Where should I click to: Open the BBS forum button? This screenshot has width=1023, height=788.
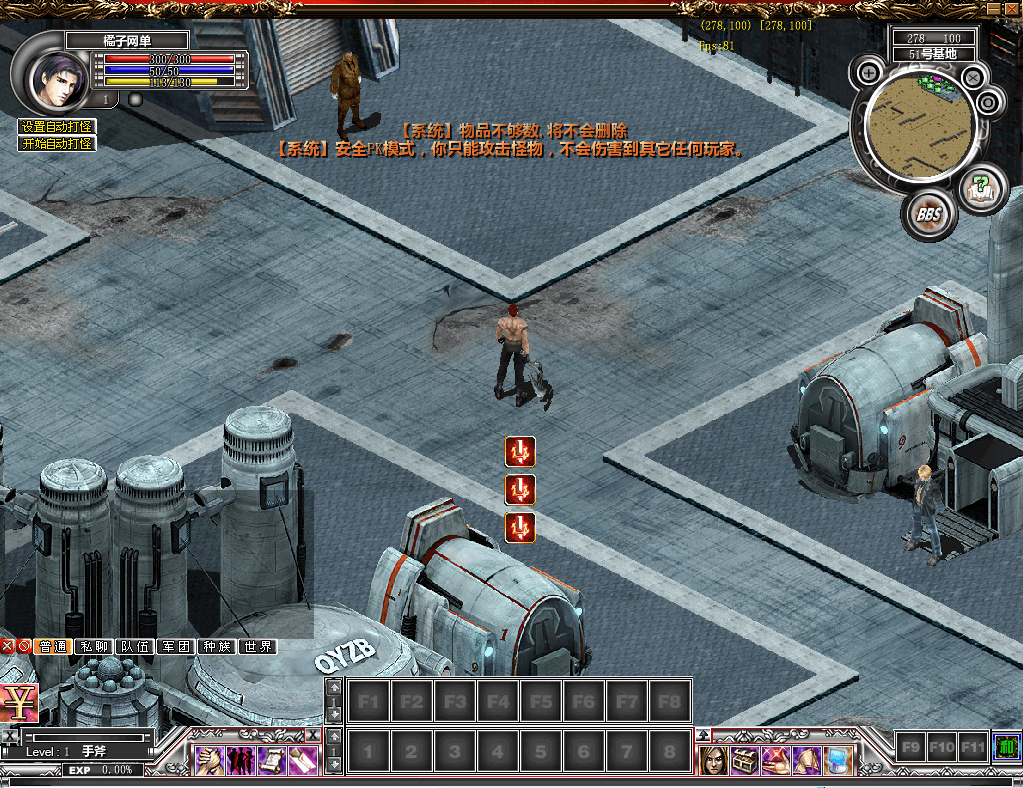tap(929, 214)
